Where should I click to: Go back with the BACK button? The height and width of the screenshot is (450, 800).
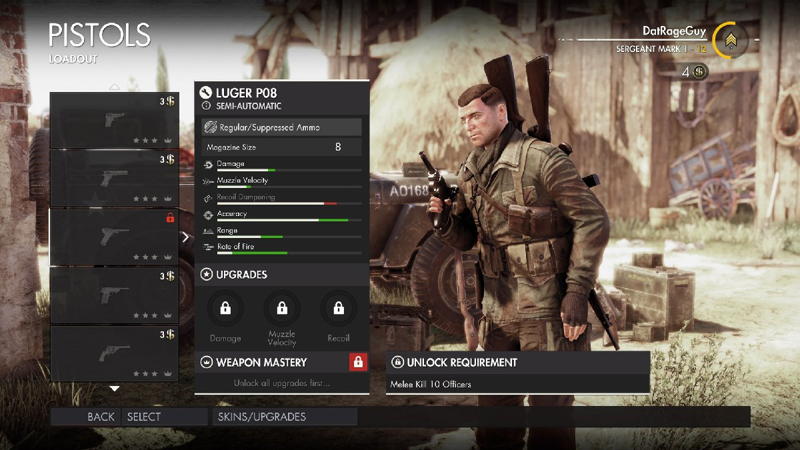click(x=101, y=417)
